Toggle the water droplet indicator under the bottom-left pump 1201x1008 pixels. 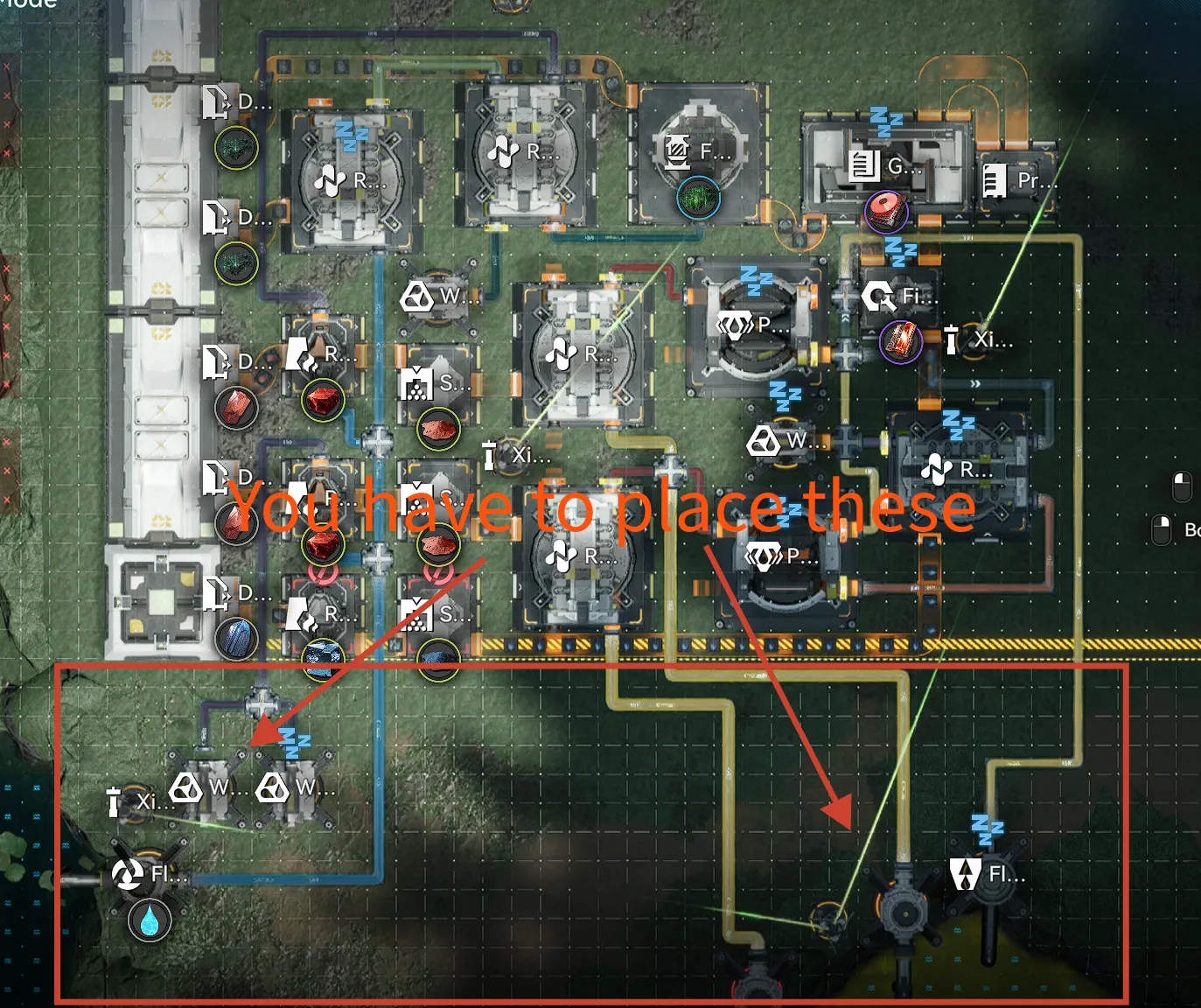pos(150,921)
